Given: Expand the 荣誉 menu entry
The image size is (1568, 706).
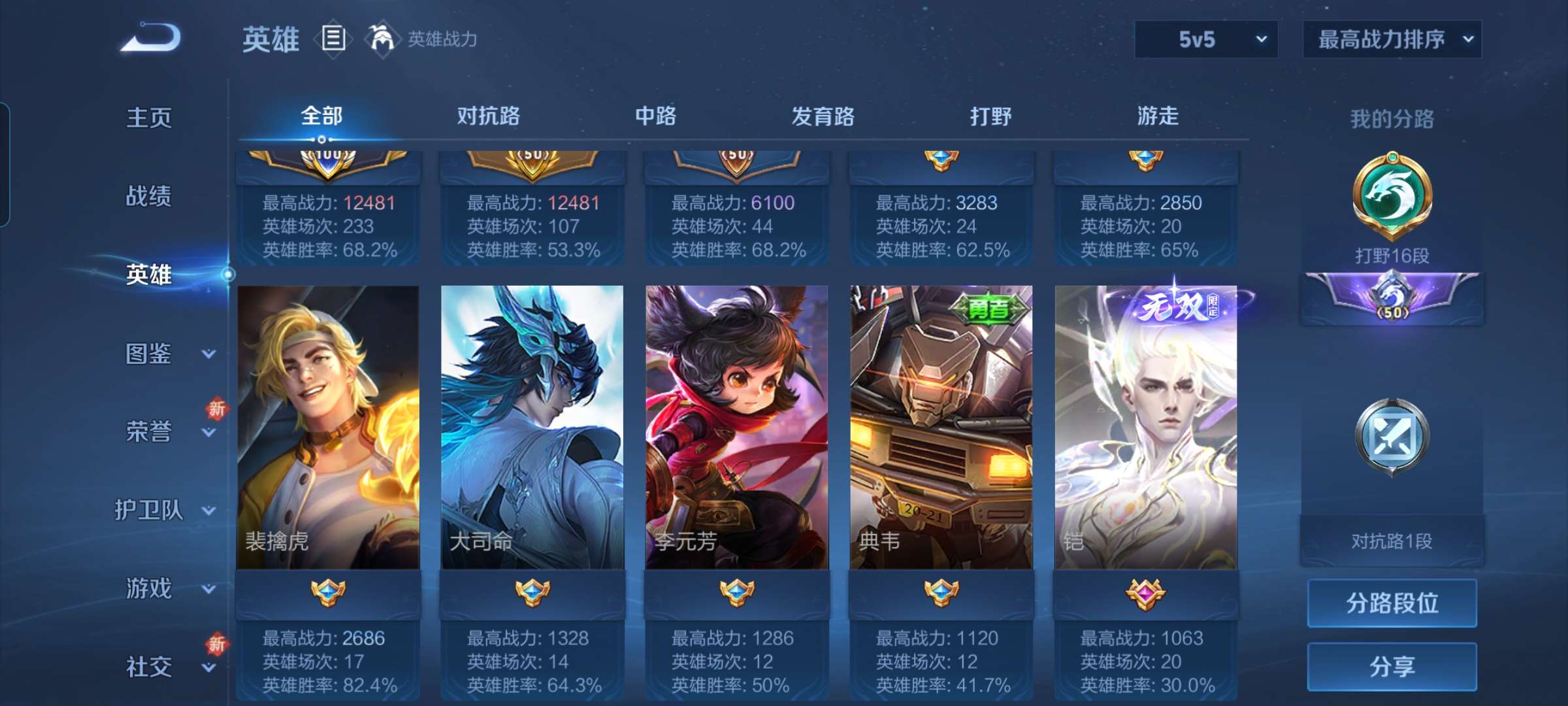Looking at the screenshot, I should pyautogui.click(x=163, y=431).
